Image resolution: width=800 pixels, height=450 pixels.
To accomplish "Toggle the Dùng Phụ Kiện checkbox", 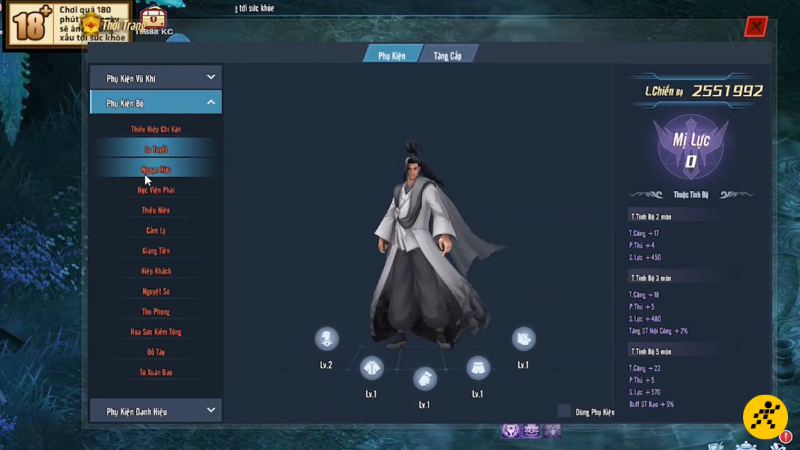I will 564,411.
